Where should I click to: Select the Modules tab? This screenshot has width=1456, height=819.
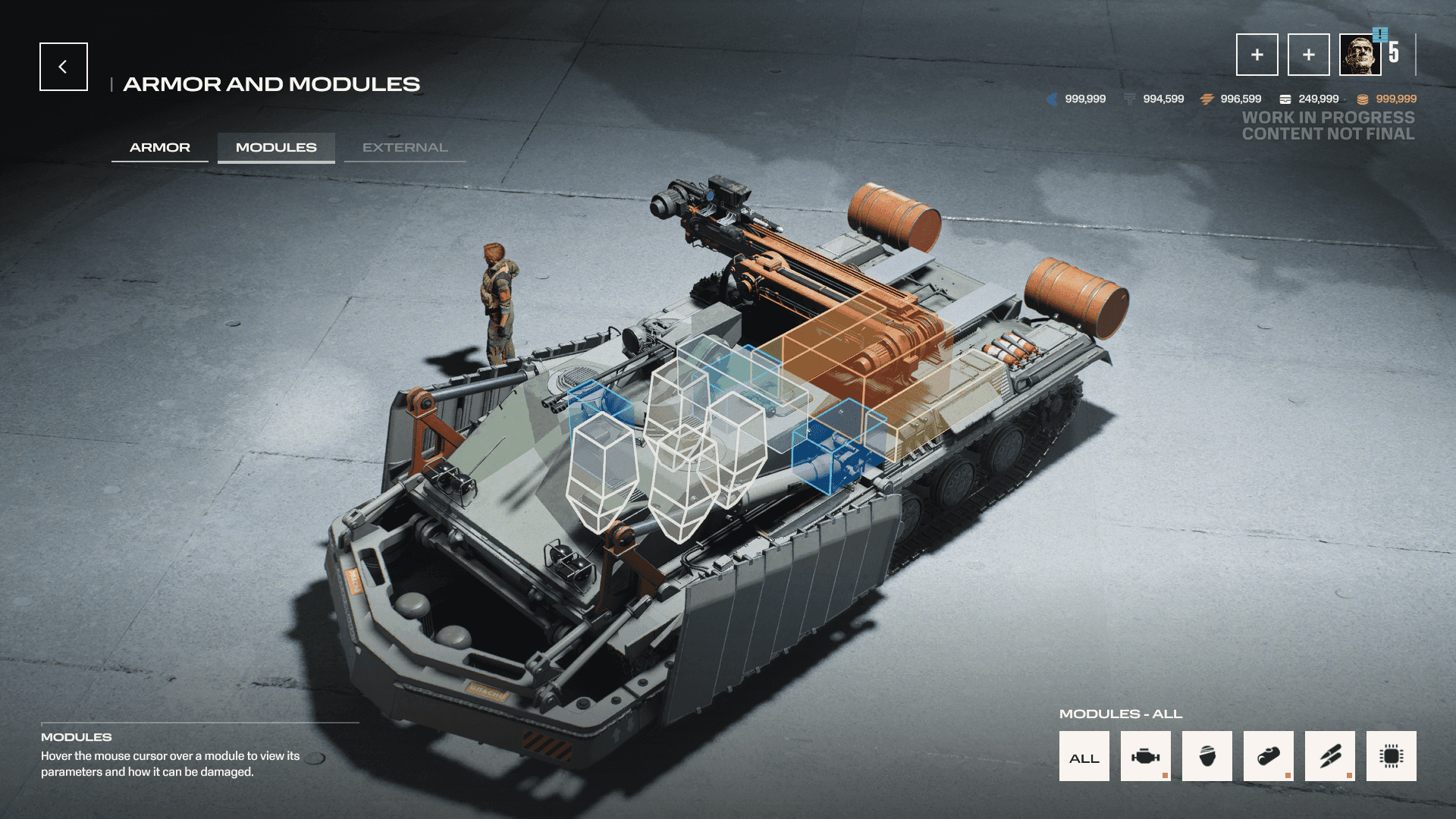click(276, 147)
